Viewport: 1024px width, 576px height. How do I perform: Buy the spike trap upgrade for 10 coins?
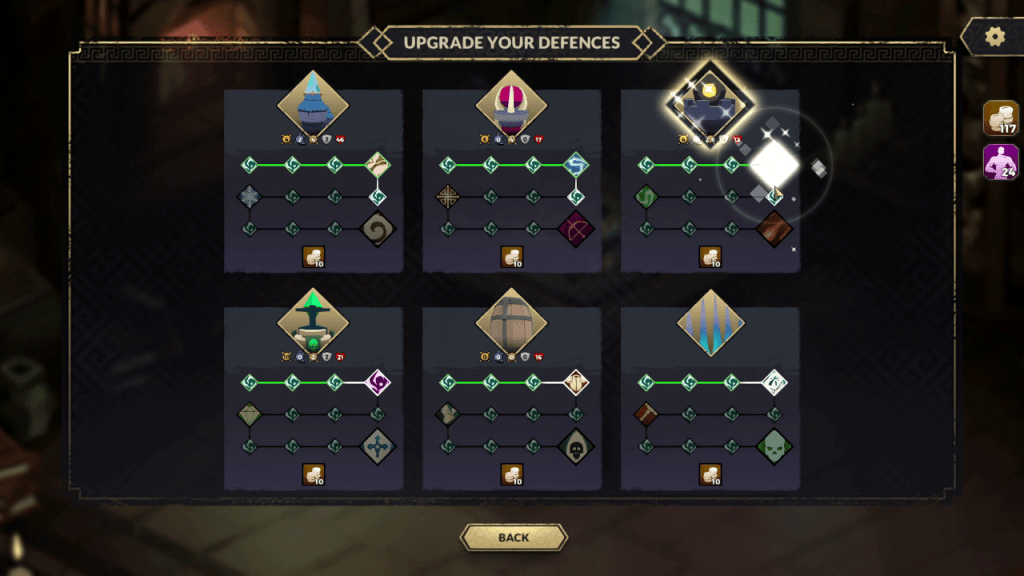coord(710,475)
